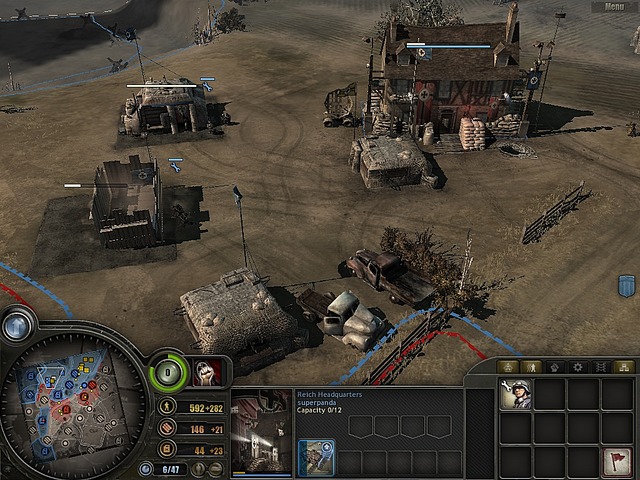Click the round arrow button above minimap

[x=17, y=325]
